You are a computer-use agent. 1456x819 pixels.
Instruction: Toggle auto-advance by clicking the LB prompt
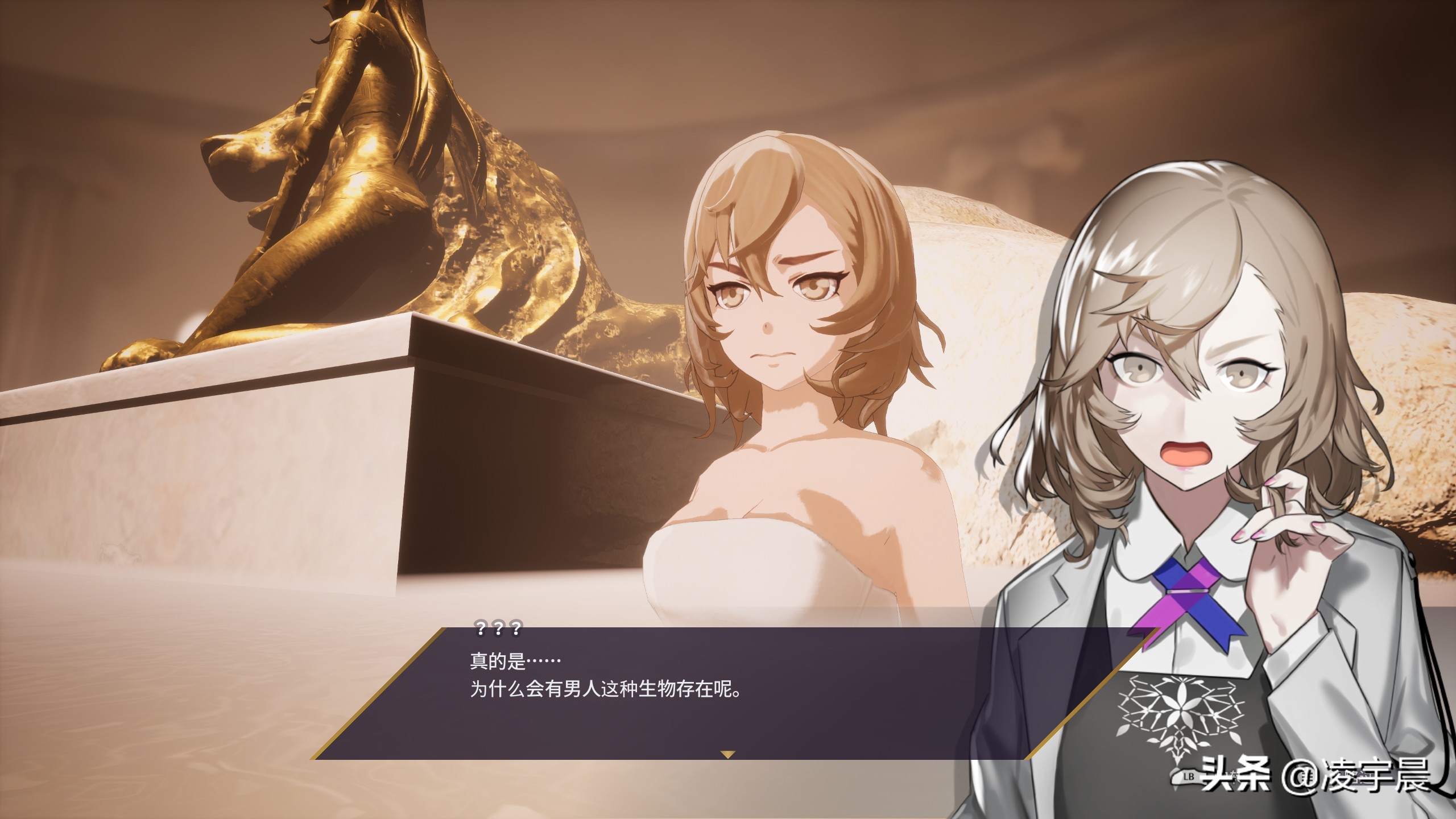pos(1189,777)
